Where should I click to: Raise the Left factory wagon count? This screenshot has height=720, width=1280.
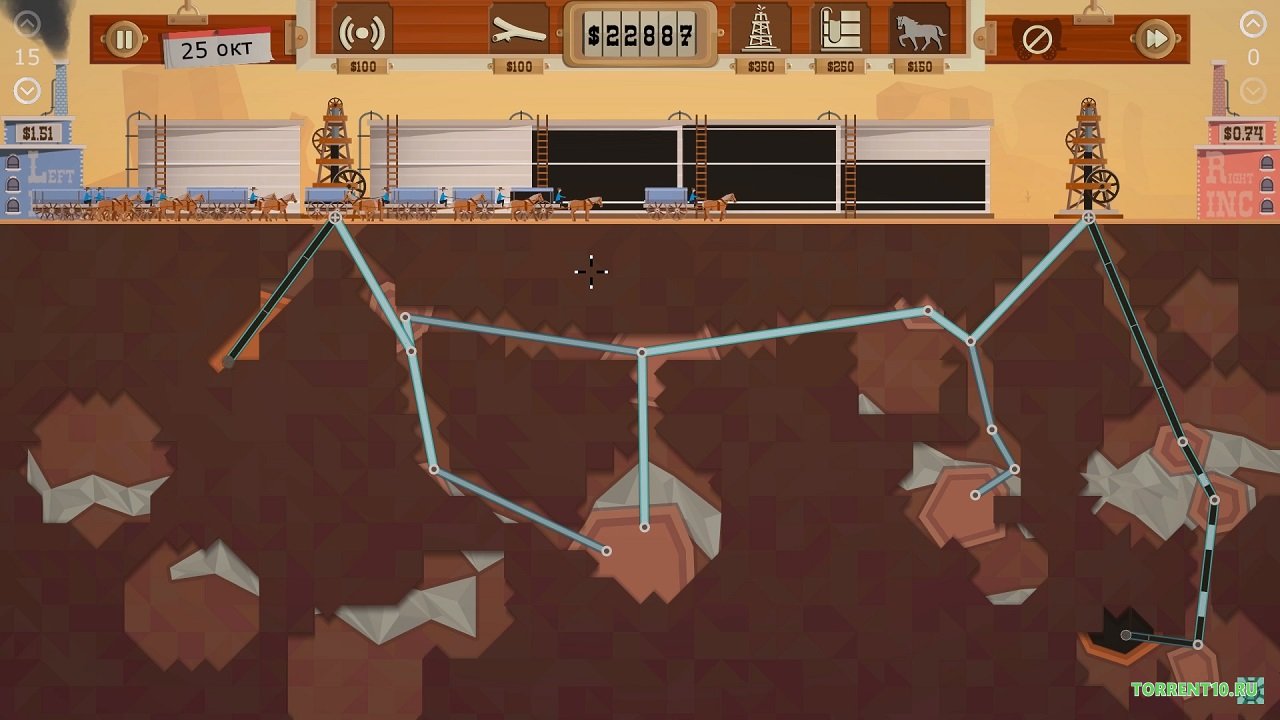pyautogui.click(x=27, y=23)
